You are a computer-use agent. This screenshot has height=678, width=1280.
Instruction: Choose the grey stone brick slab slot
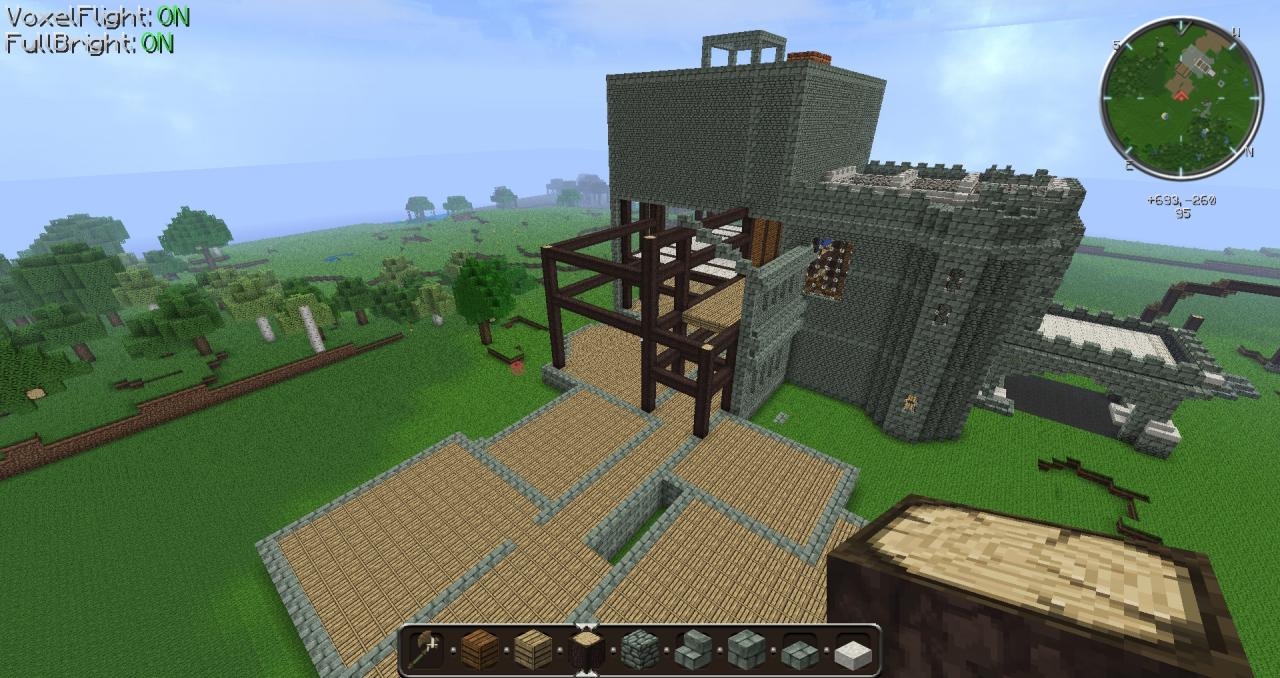pyautogui.click(x=800, y=650)
